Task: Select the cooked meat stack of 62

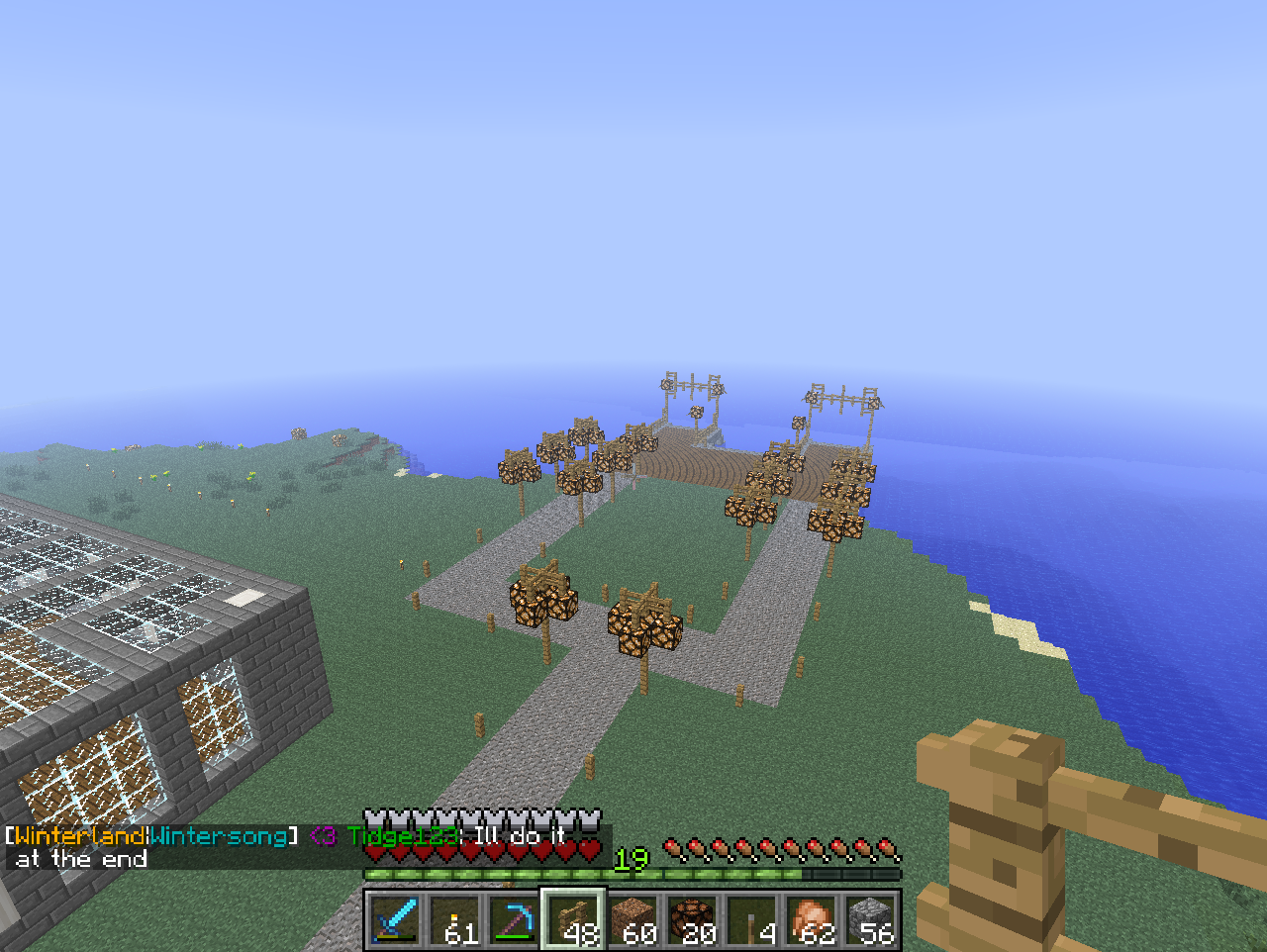Action: [811, 919]
